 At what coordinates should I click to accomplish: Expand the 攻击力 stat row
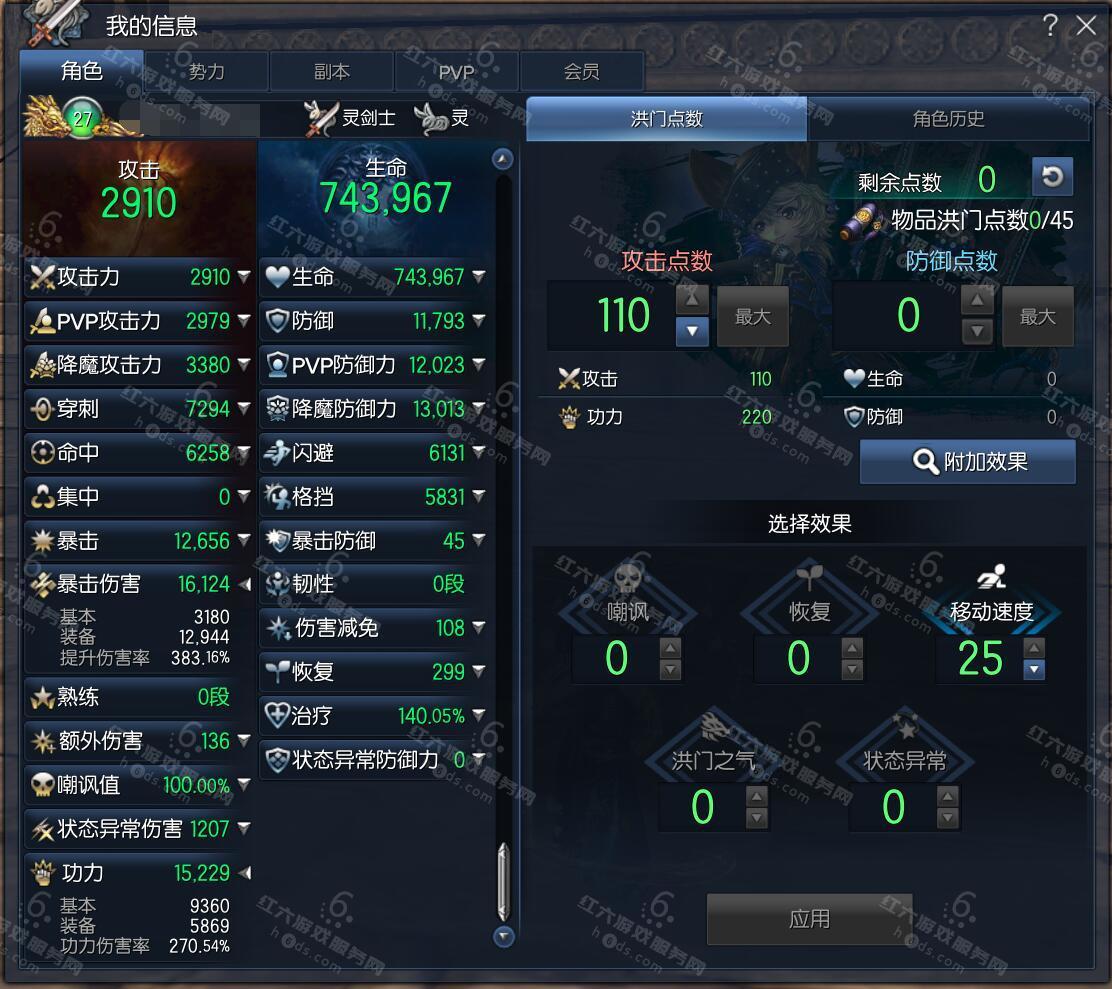coord(244,277)
